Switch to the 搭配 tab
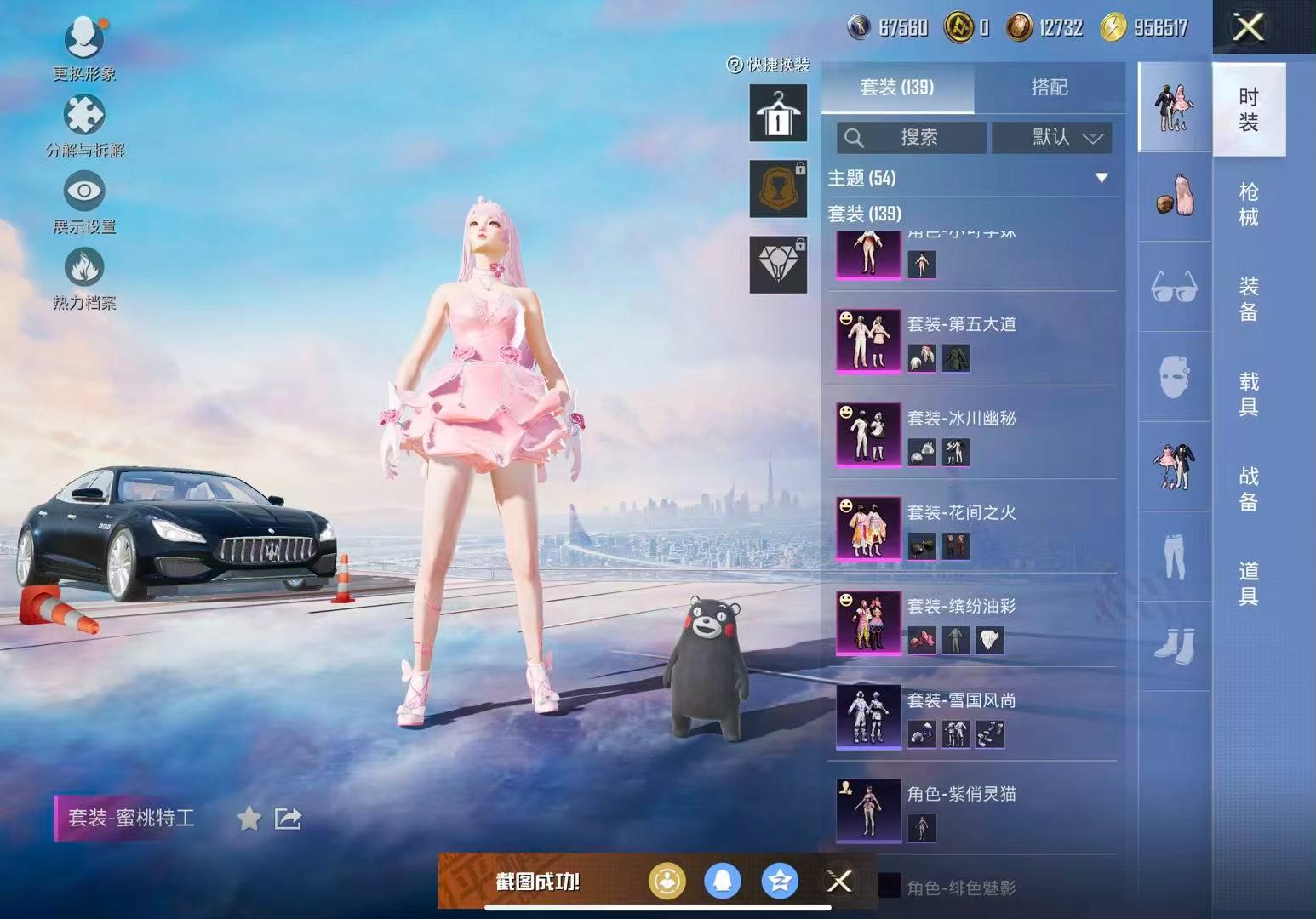The height and width of the screenshot is (919, 1316). click(1049, 88)
